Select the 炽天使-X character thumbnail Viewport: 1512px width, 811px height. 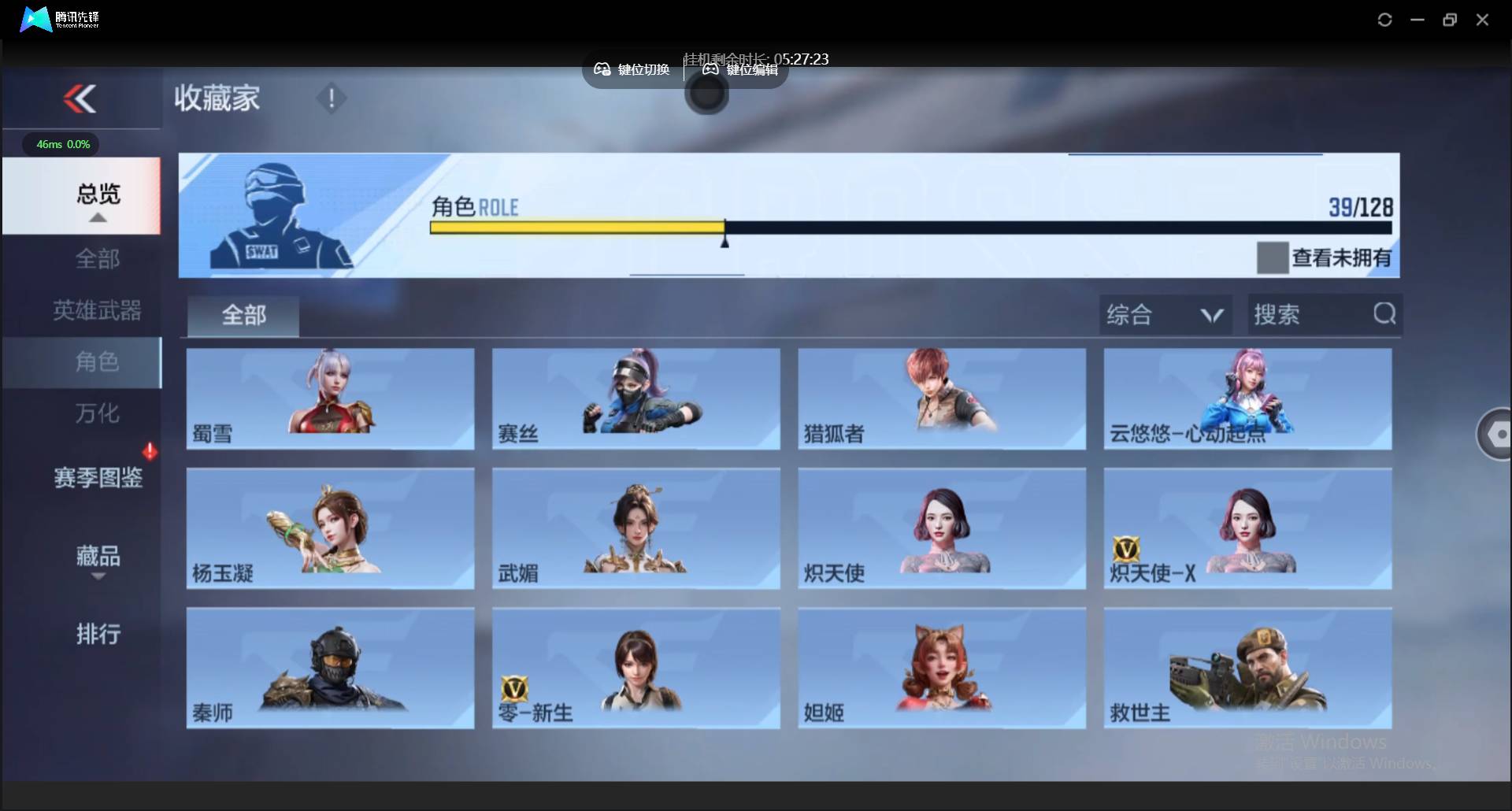click(1247, 528)
